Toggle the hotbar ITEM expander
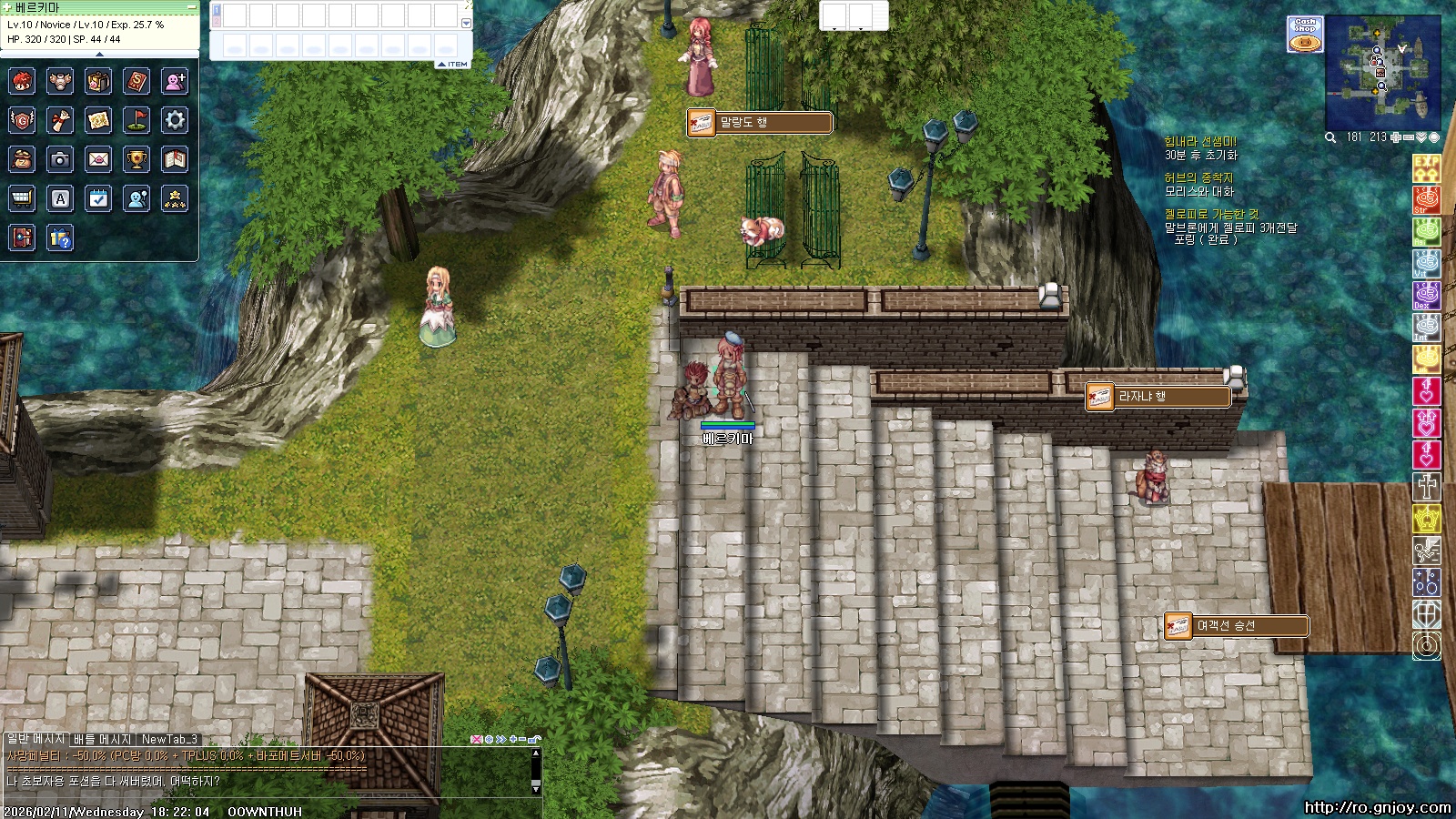The height and width of the screenshot is (819, 1456). (x=453, y=64)
